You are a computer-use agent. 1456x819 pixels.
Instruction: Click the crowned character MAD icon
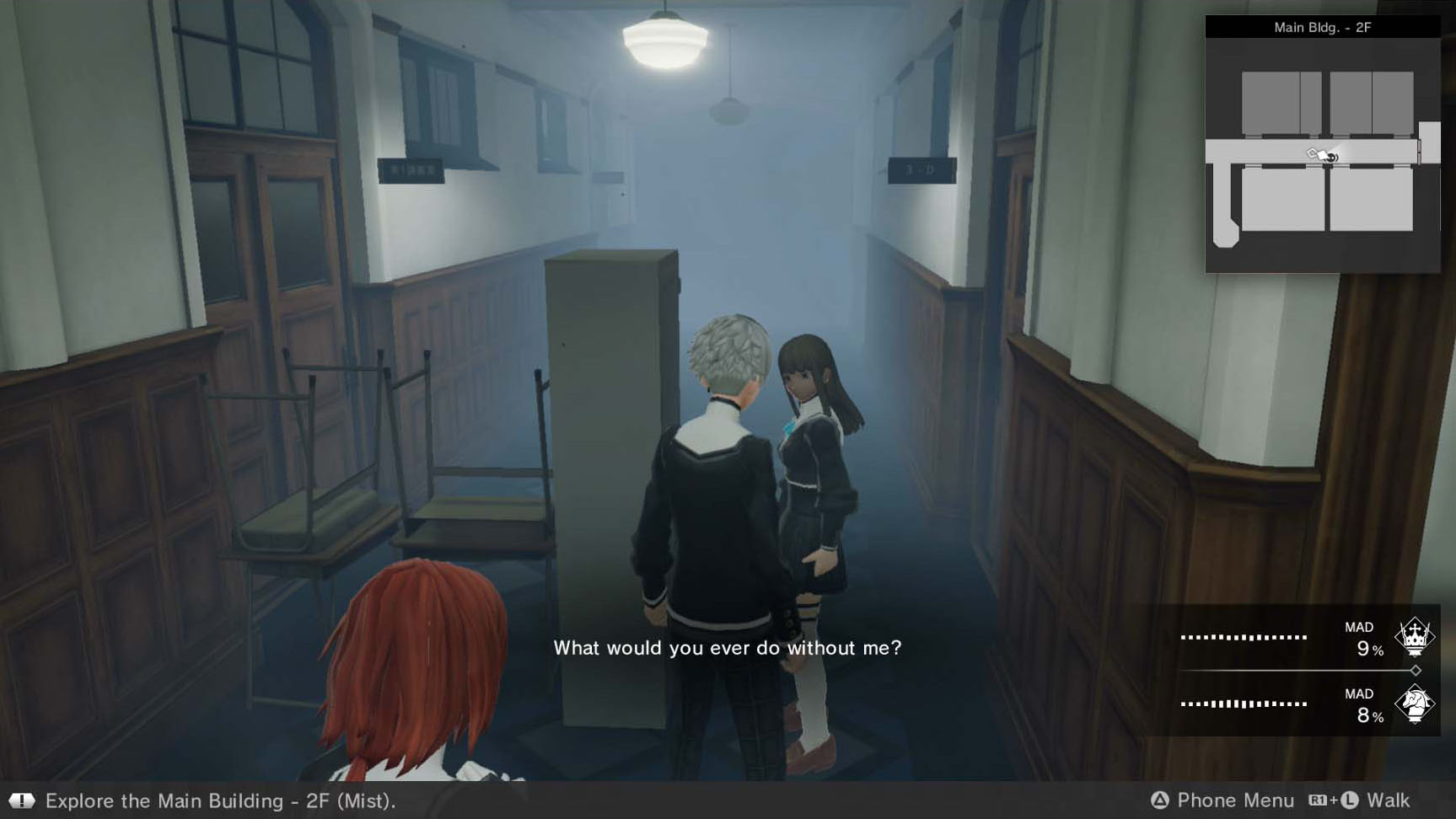1414,636
